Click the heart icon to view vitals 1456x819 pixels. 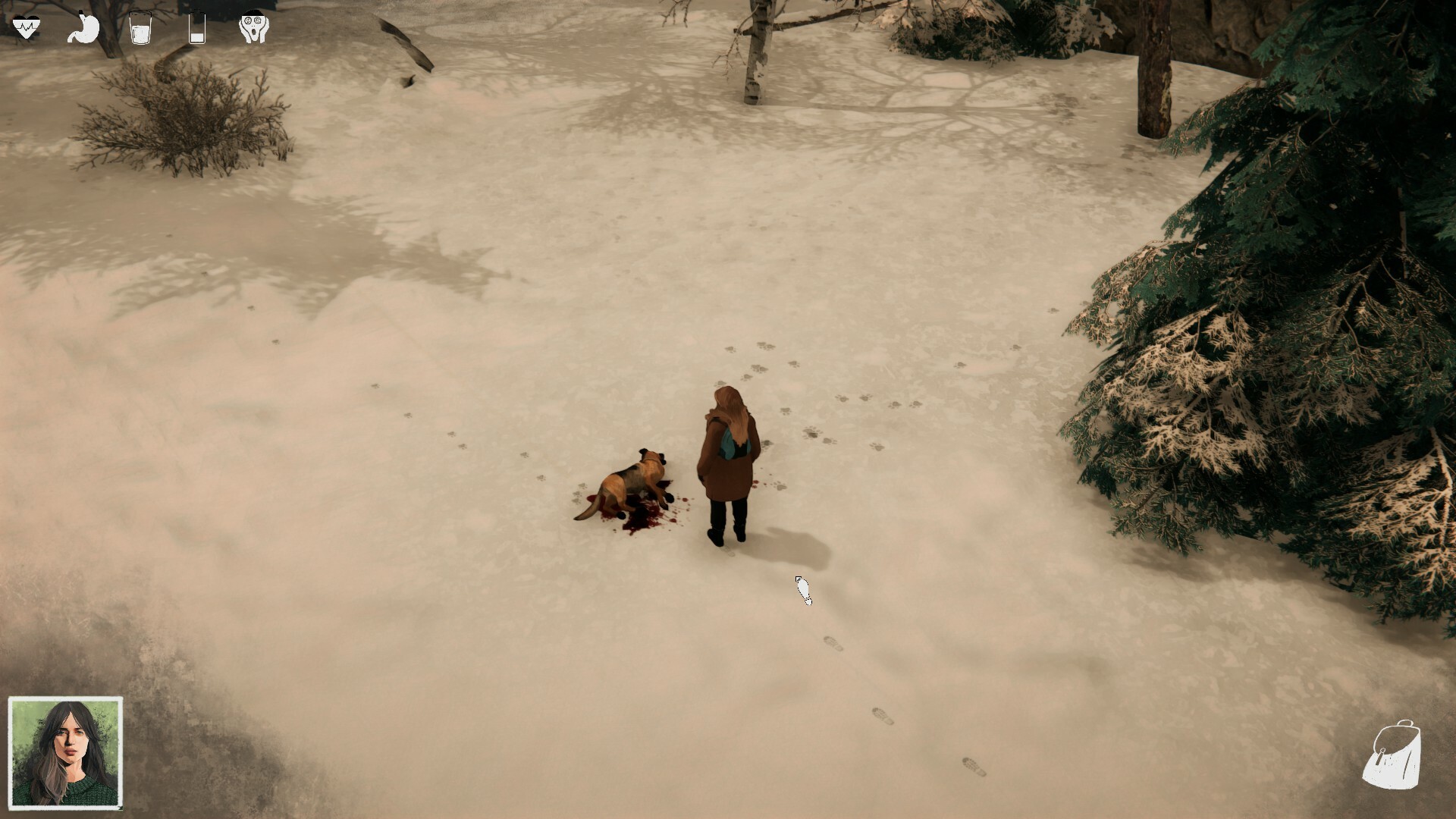27,25
